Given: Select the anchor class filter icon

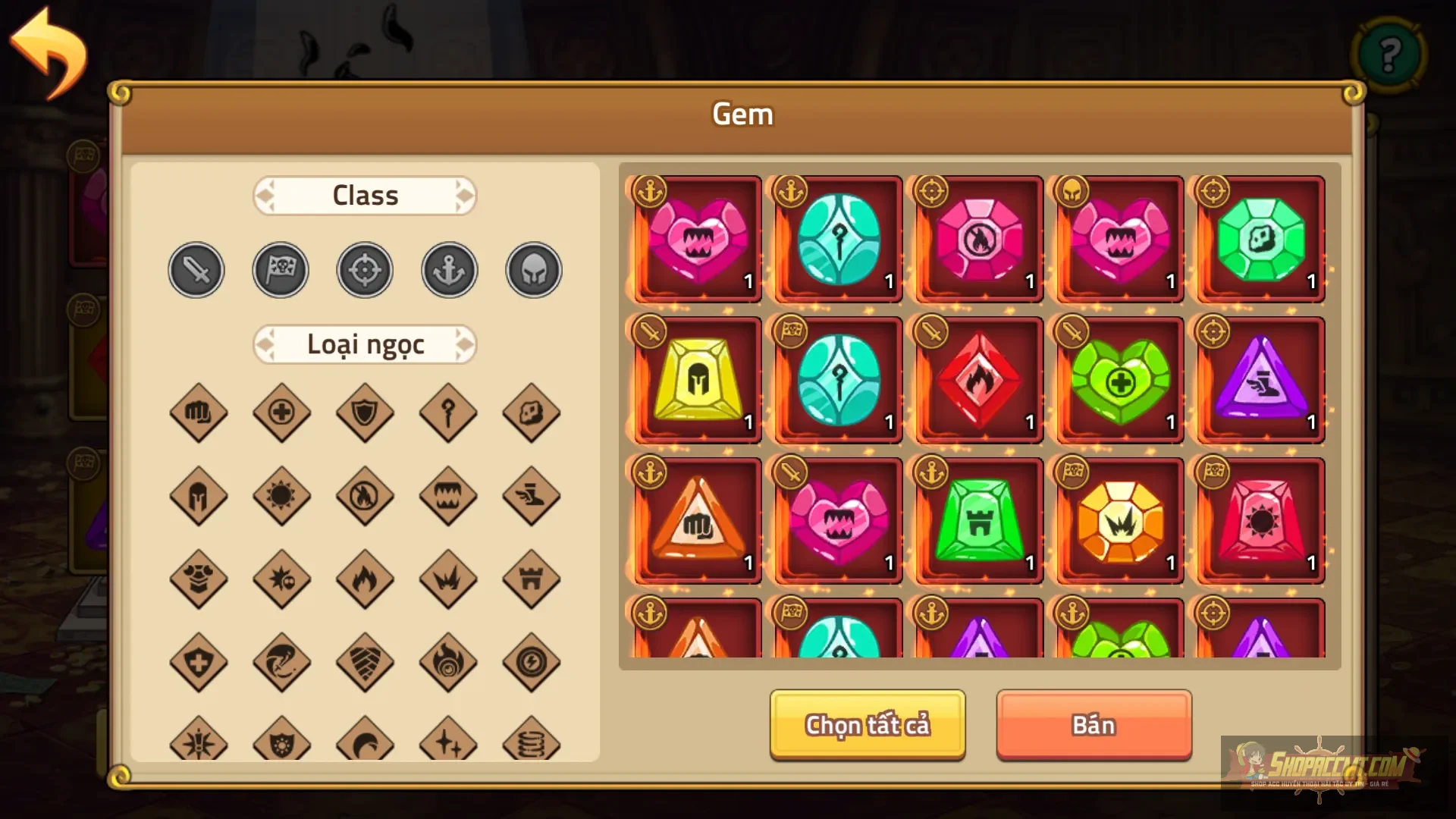Looking at the screenshot, I should pyautogui.click(x=447, y=269).
